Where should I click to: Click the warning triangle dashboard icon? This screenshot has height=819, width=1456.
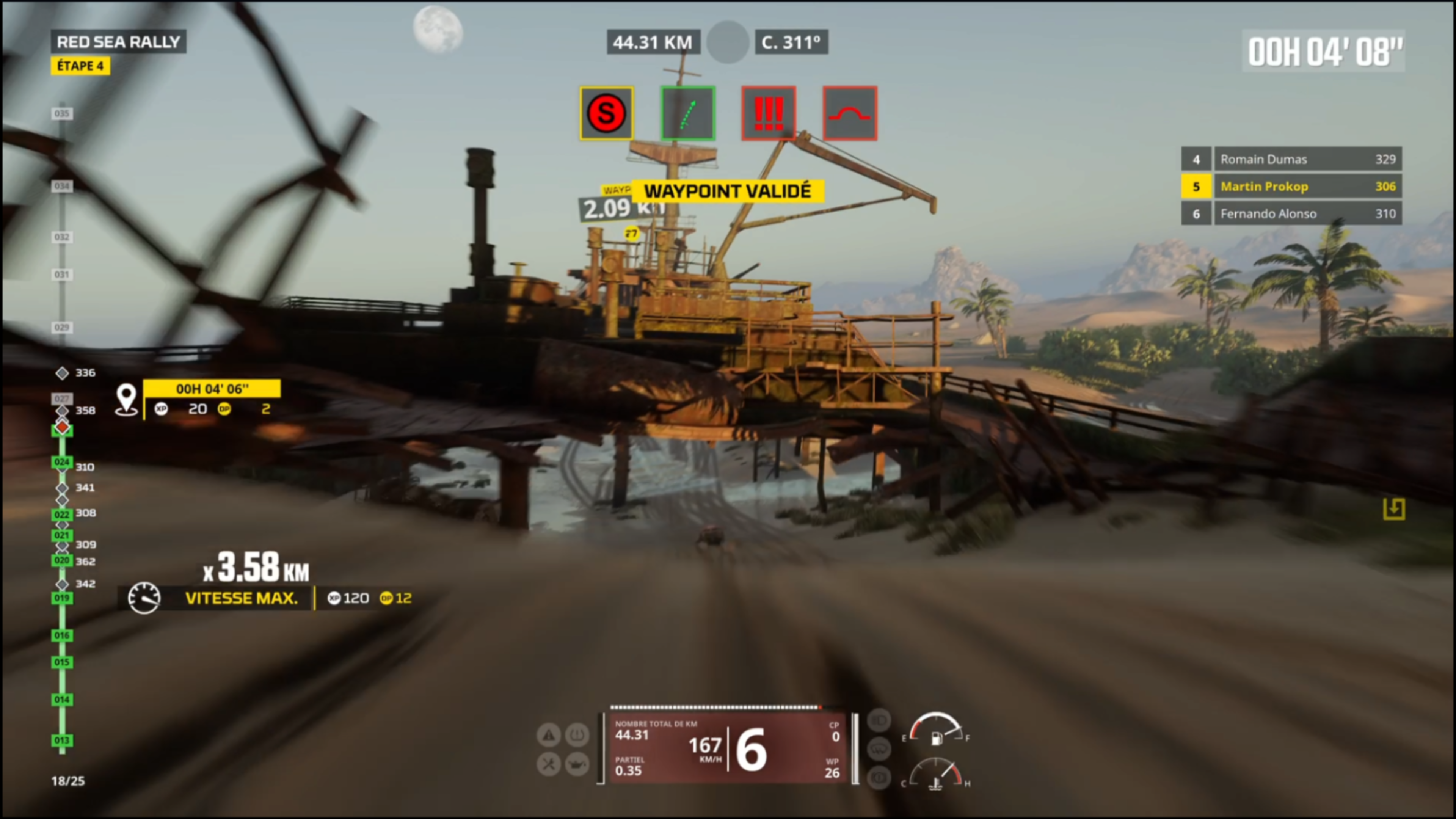(x=548, y=735)
